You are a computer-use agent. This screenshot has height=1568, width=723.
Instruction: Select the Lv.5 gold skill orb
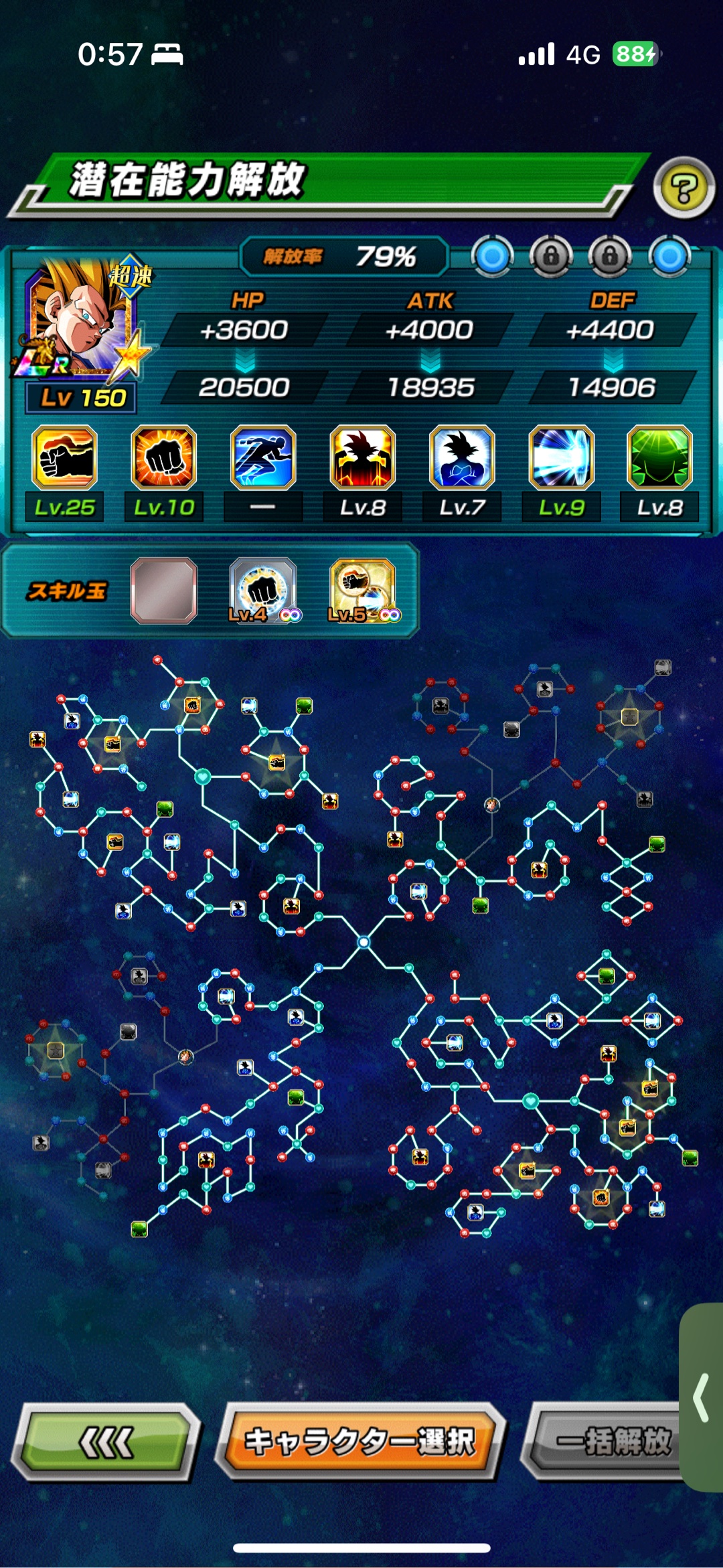point(362,591)
